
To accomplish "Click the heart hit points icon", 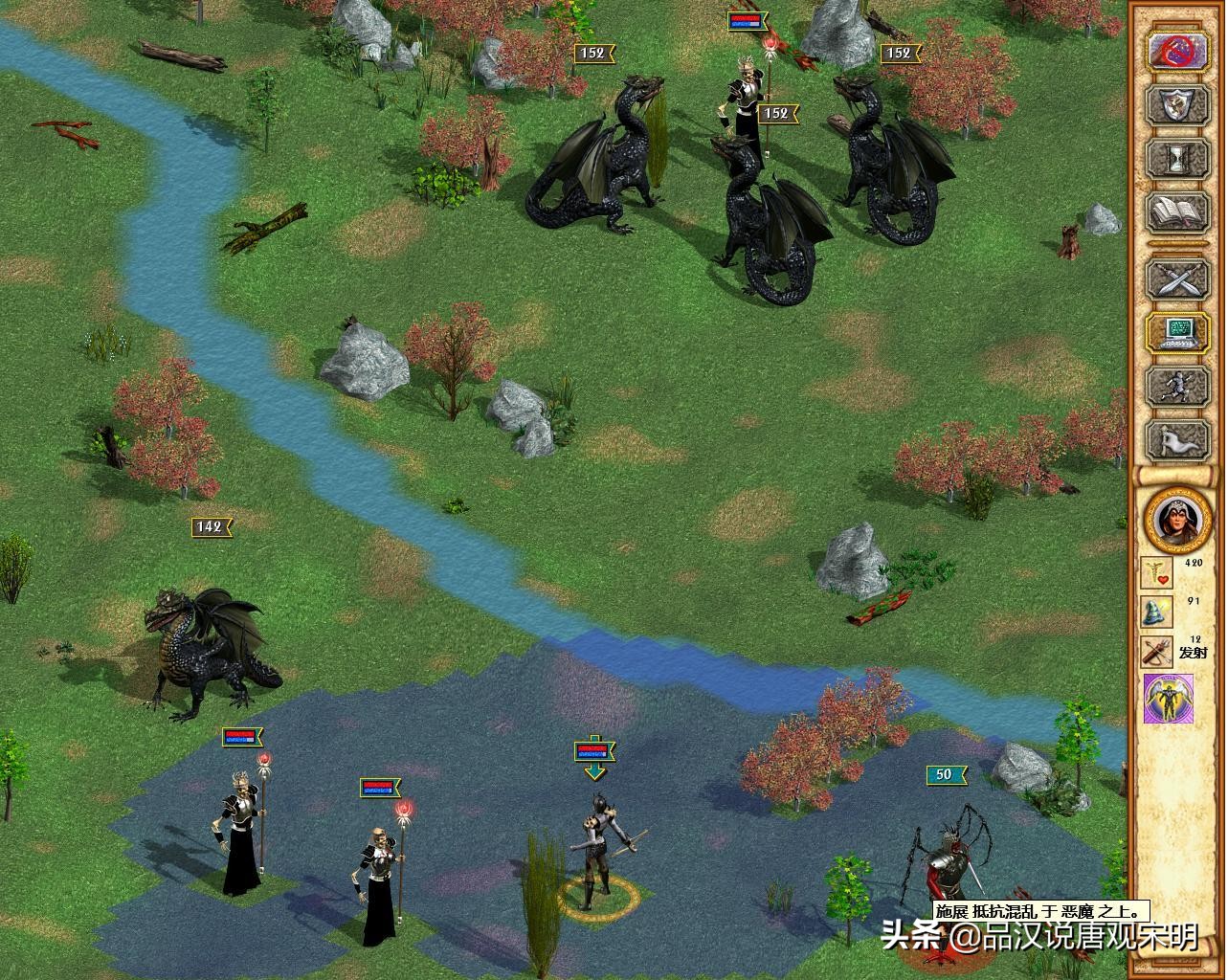I will point(1158,572).
